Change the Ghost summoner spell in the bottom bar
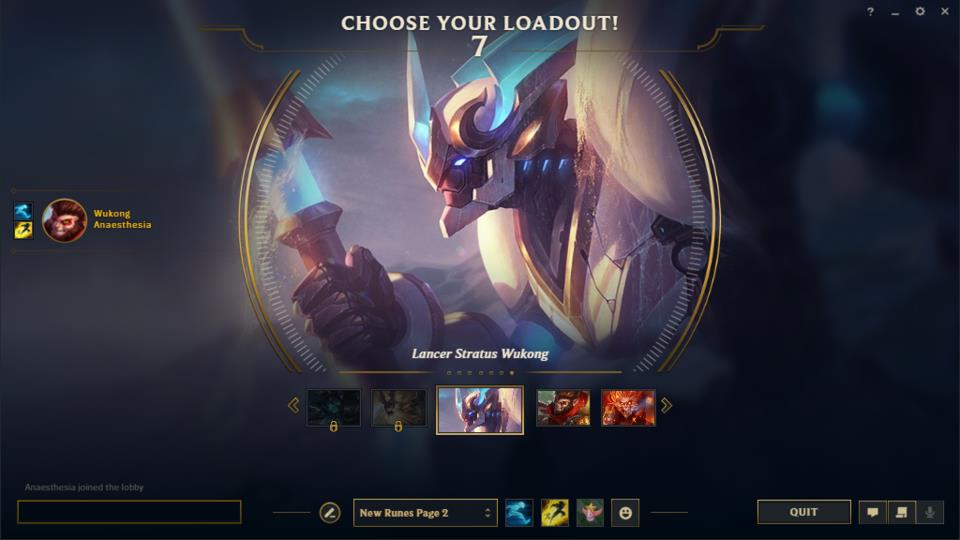 point(519,513)
